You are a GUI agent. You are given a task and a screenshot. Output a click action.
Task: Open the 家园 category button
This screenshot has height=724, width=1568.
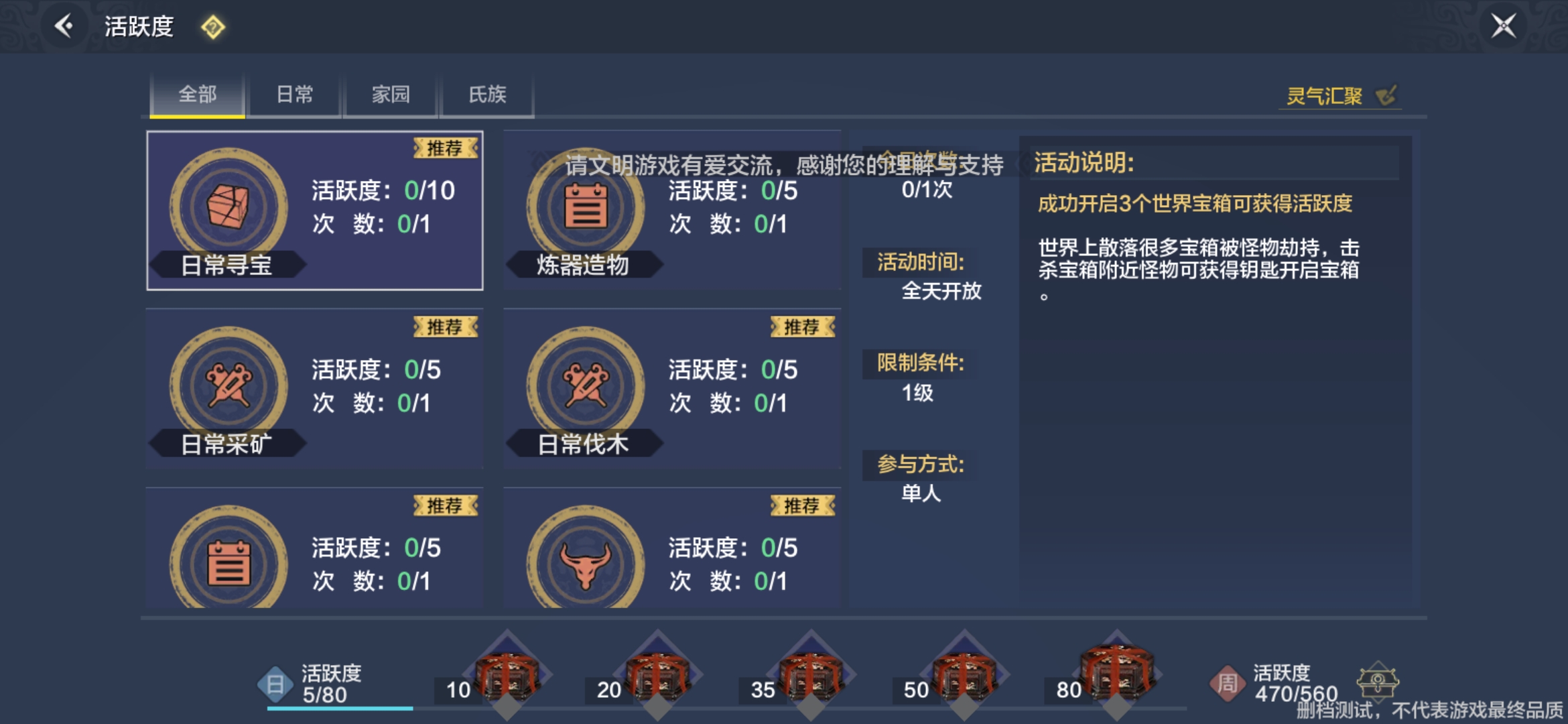[390, 95]
